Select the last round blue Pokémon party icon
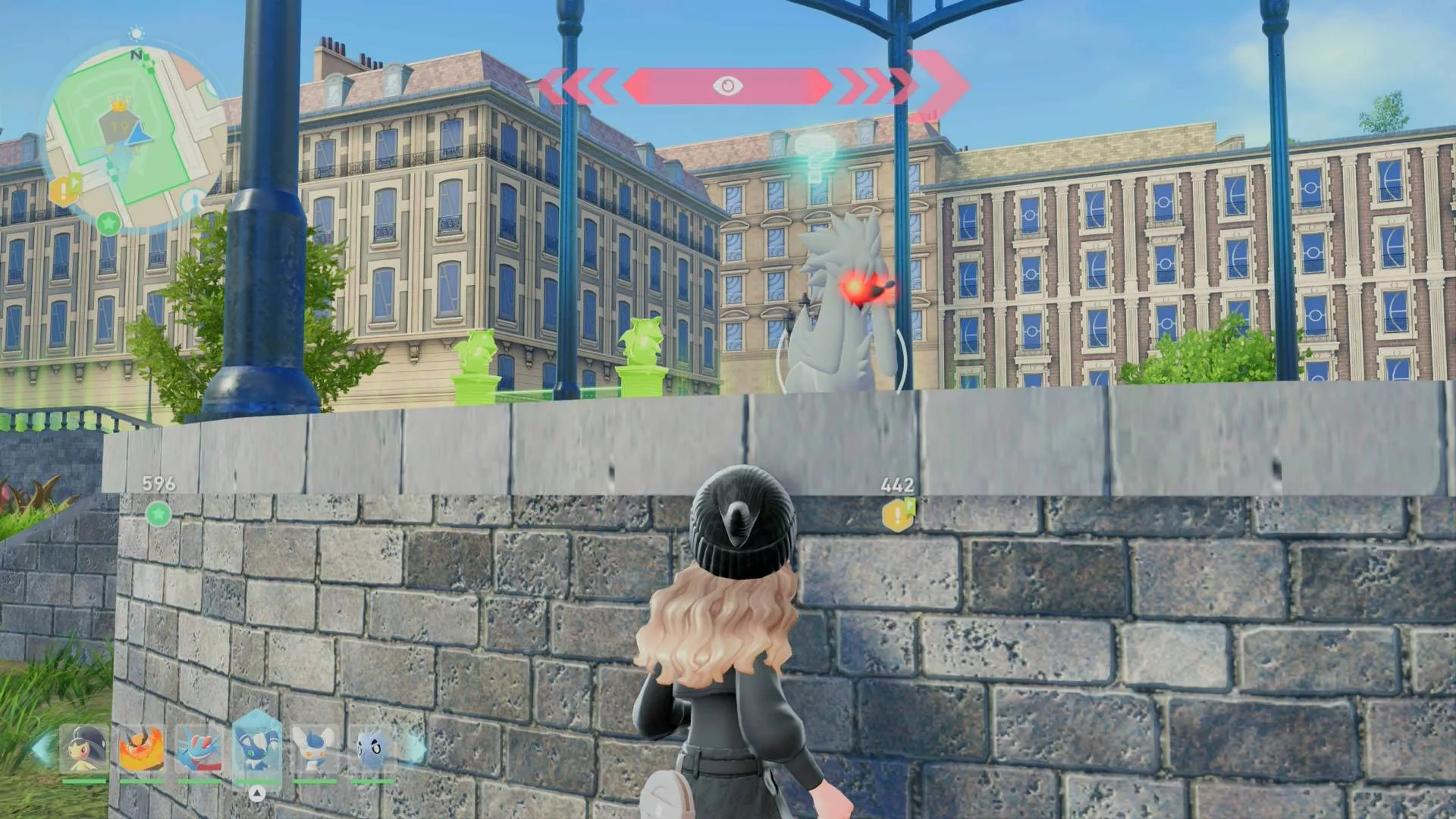Image resolution: width=1456 pixels, height=819 pixels. [x=372, y=747]
